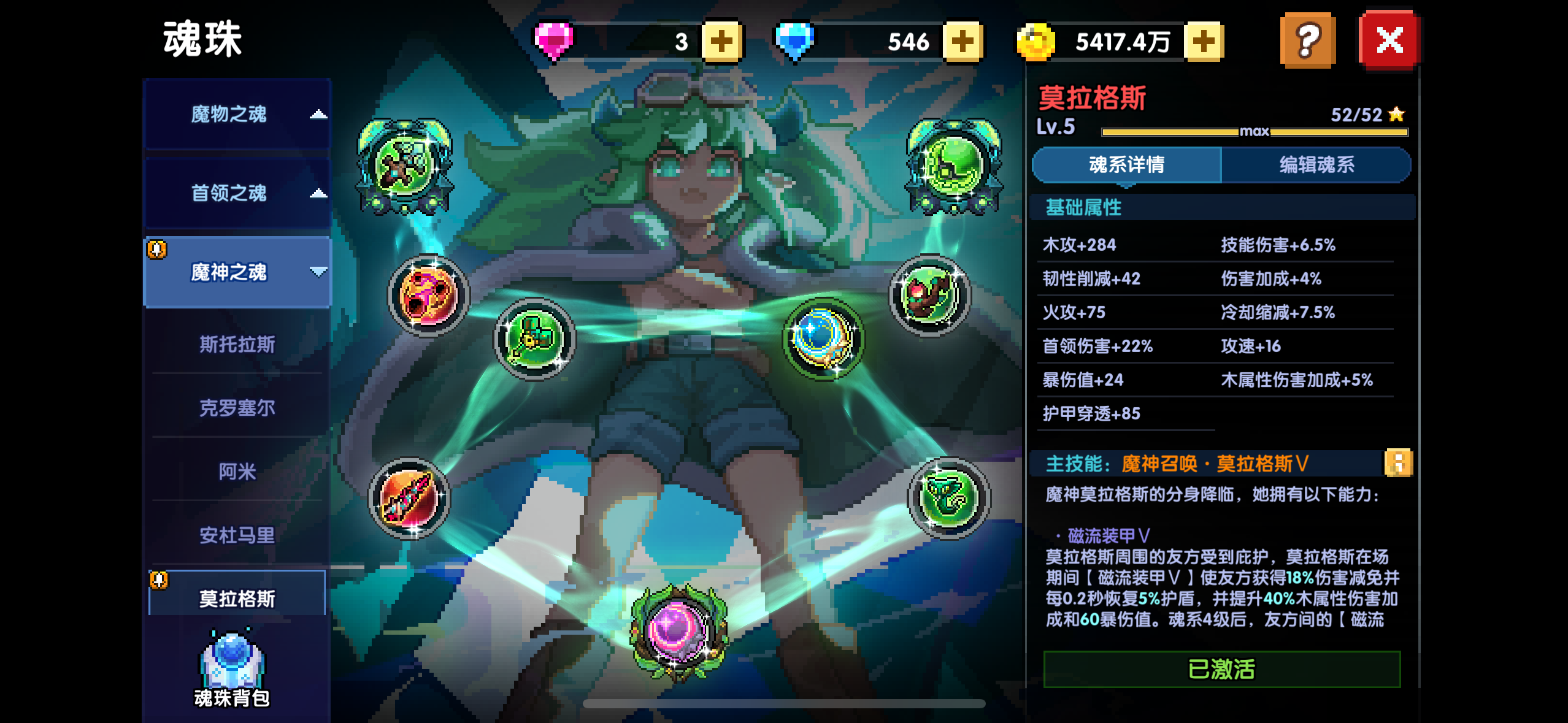
Task: Switch to the 编辑魂系 tab
Action: pos(1316,164)
